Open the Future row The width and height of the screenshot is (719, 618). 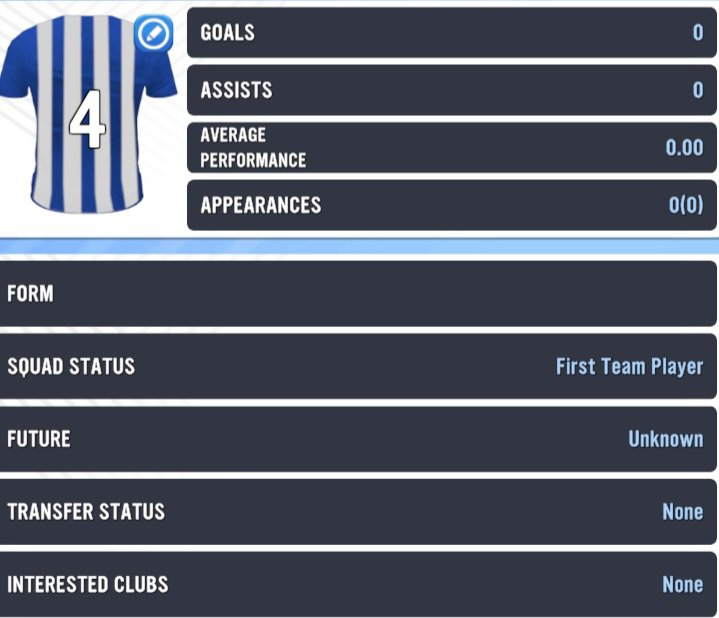point(359,439)
